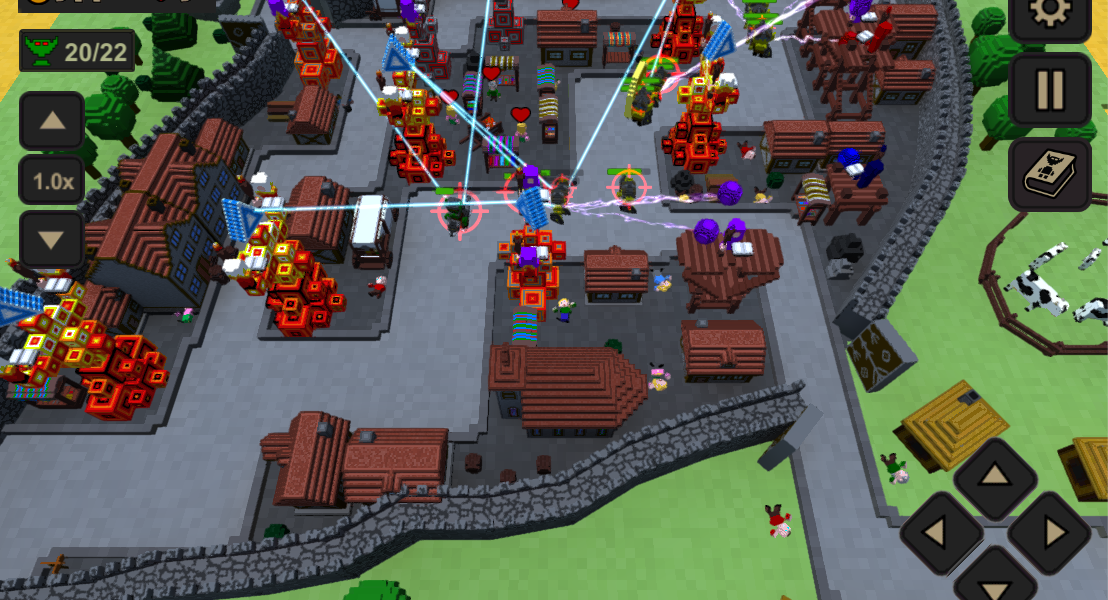
Task: Open the monster bestiary book
Action: click(1049, 175)
